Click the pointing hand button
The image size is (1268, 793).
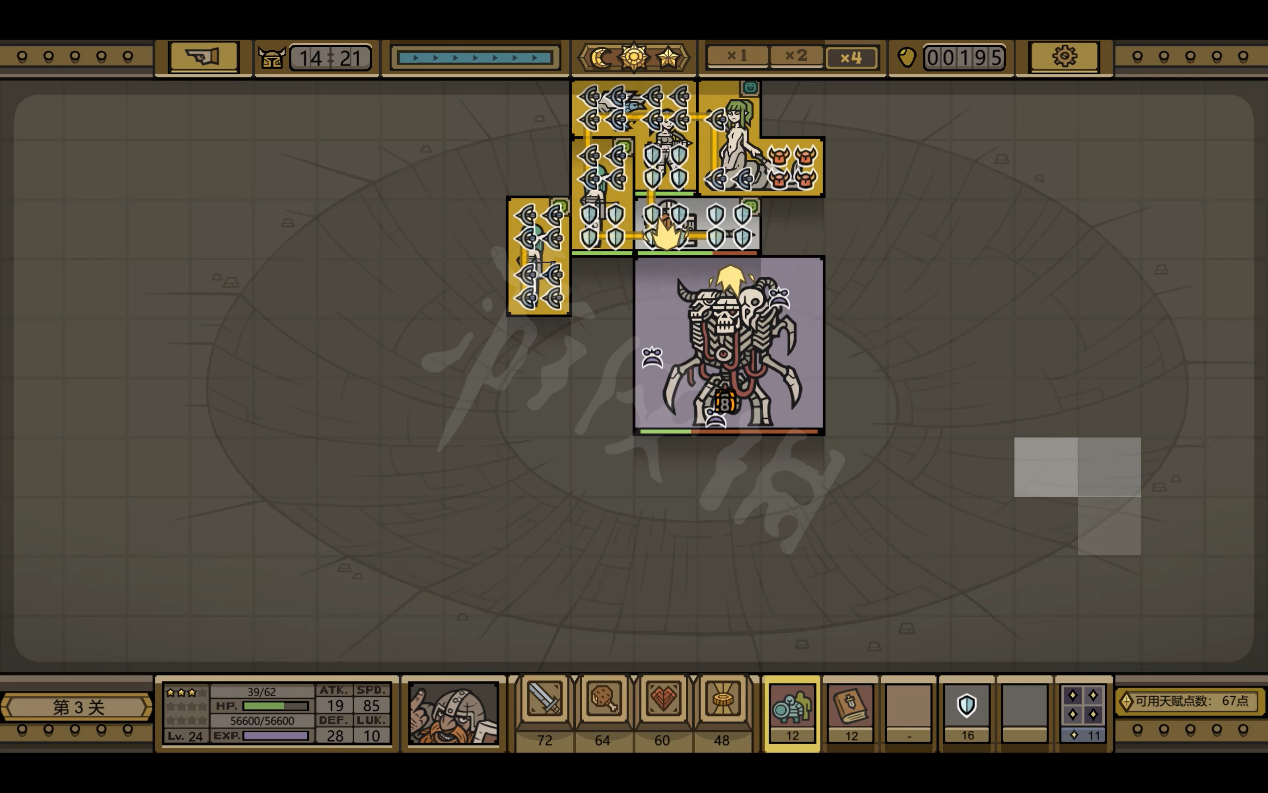point(203,57)
